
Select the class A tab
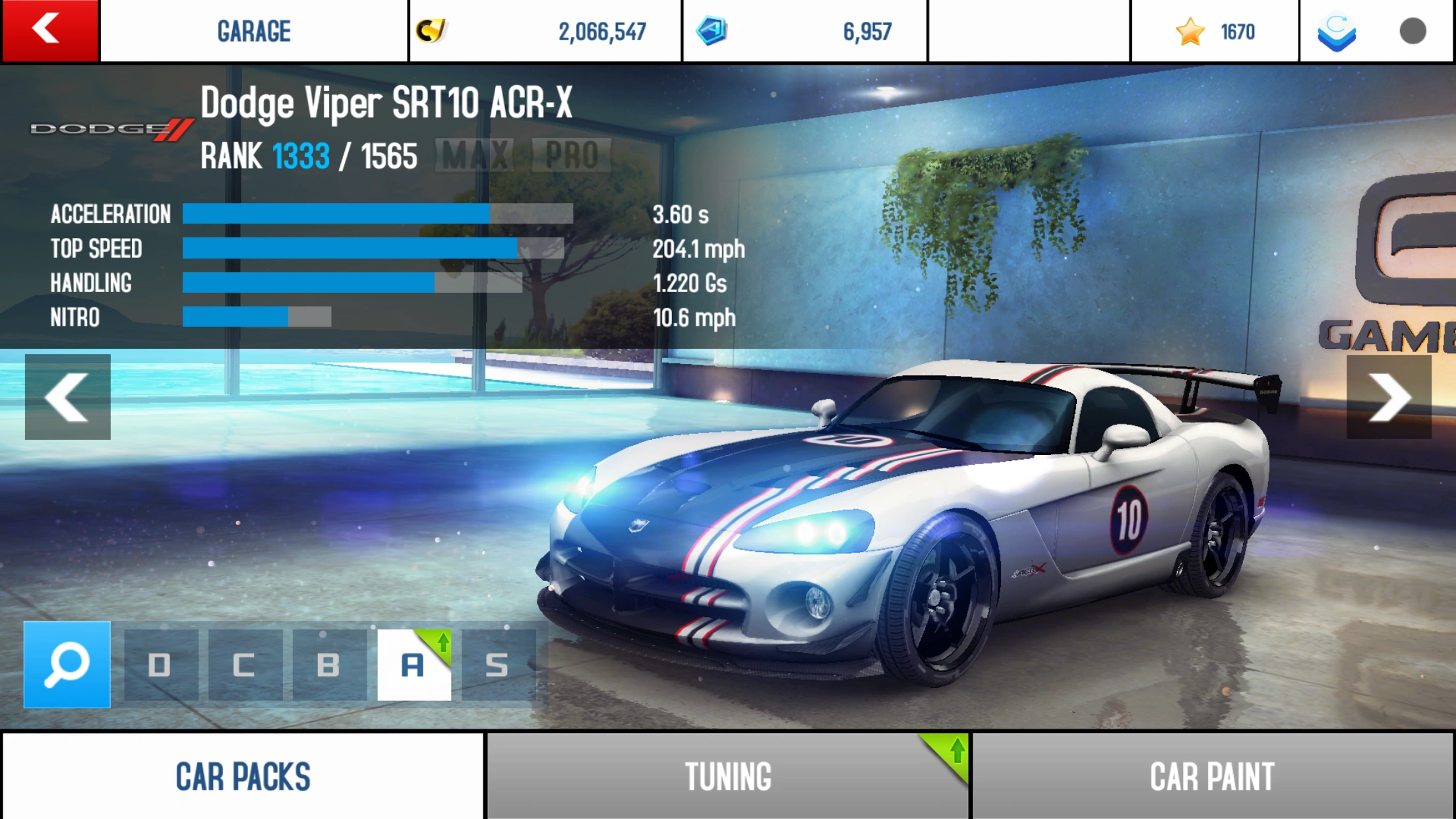click(413, 665)
